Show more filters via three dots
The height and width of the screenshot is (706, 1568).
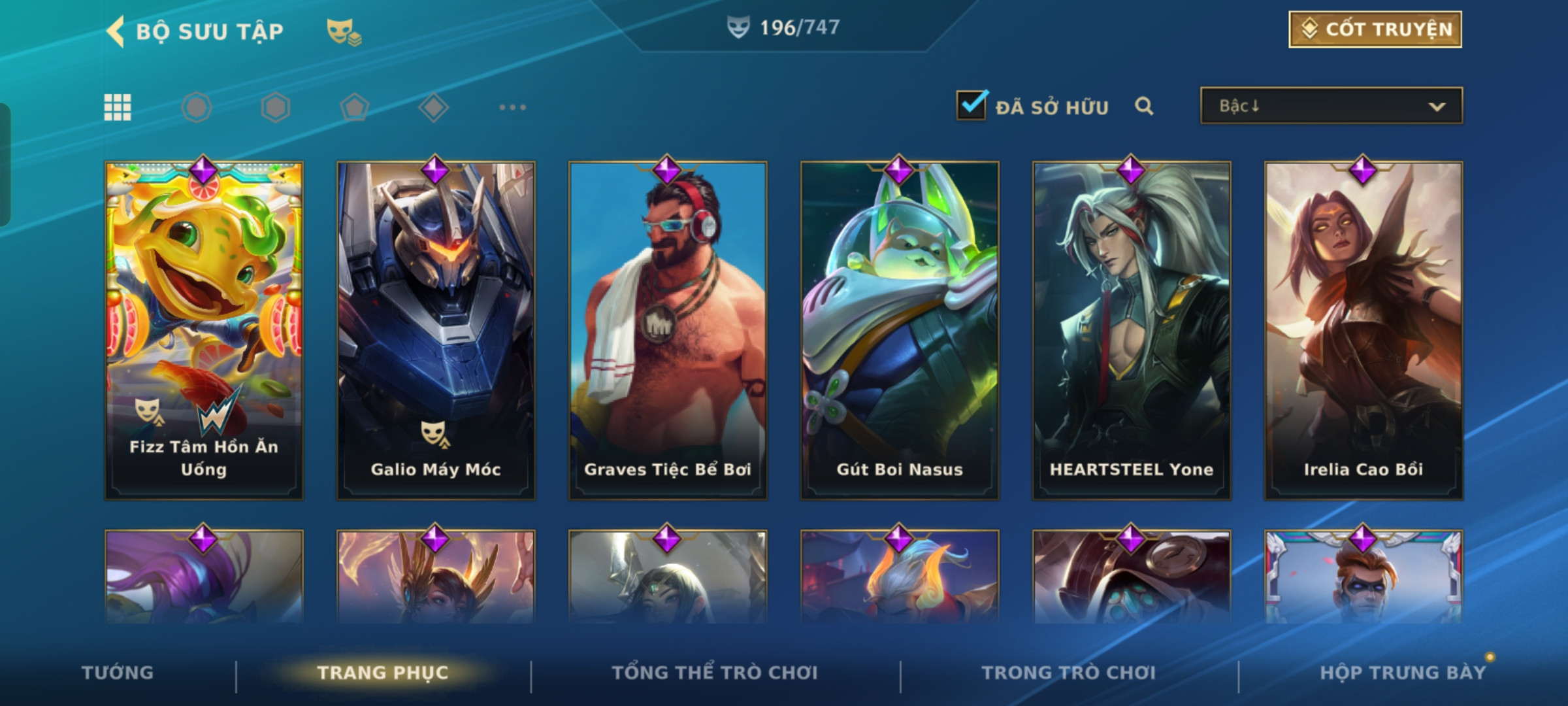click(512, 107)
